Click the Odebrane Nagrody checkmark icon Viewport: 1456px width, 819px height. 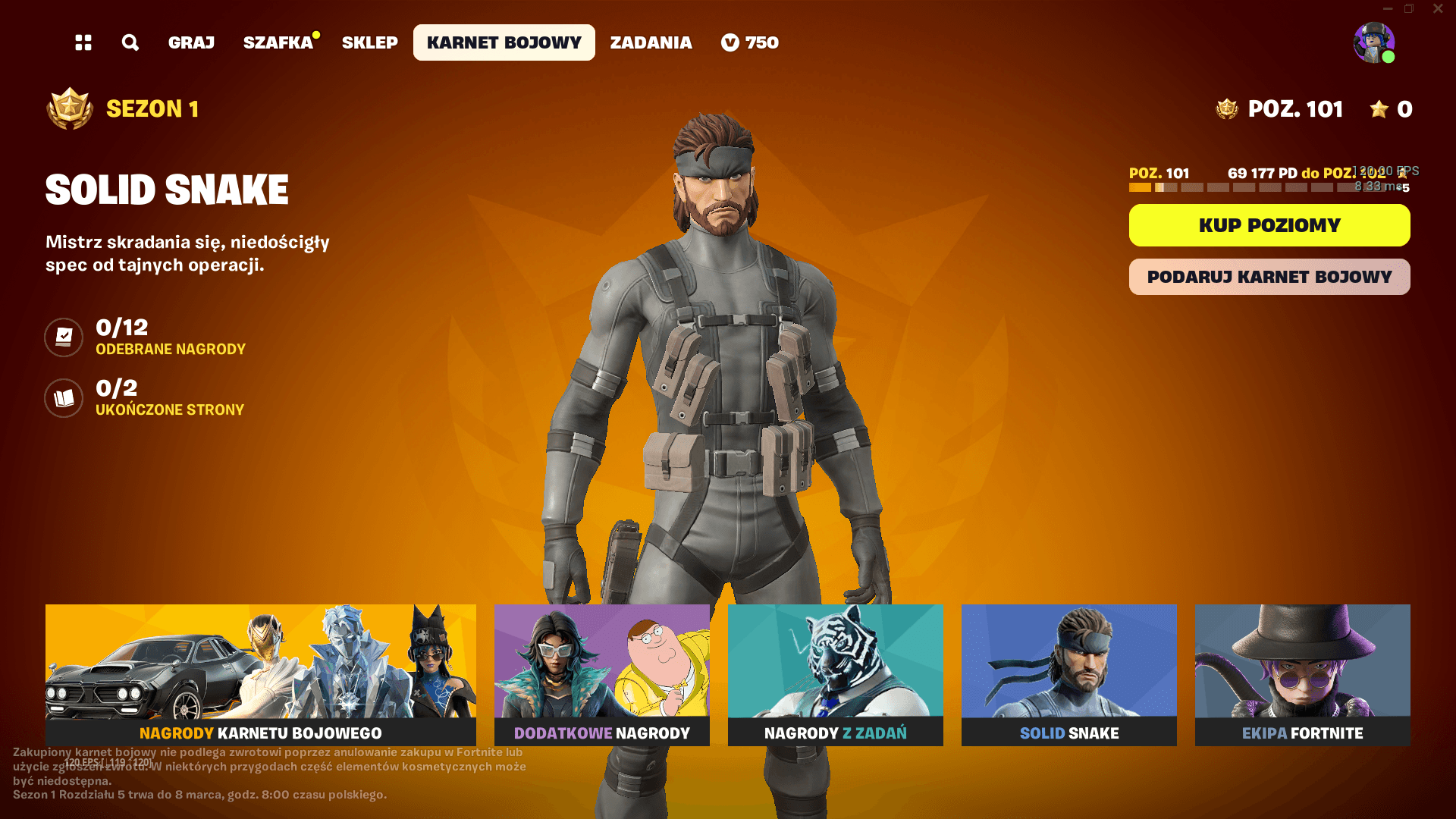click(64, 337)
